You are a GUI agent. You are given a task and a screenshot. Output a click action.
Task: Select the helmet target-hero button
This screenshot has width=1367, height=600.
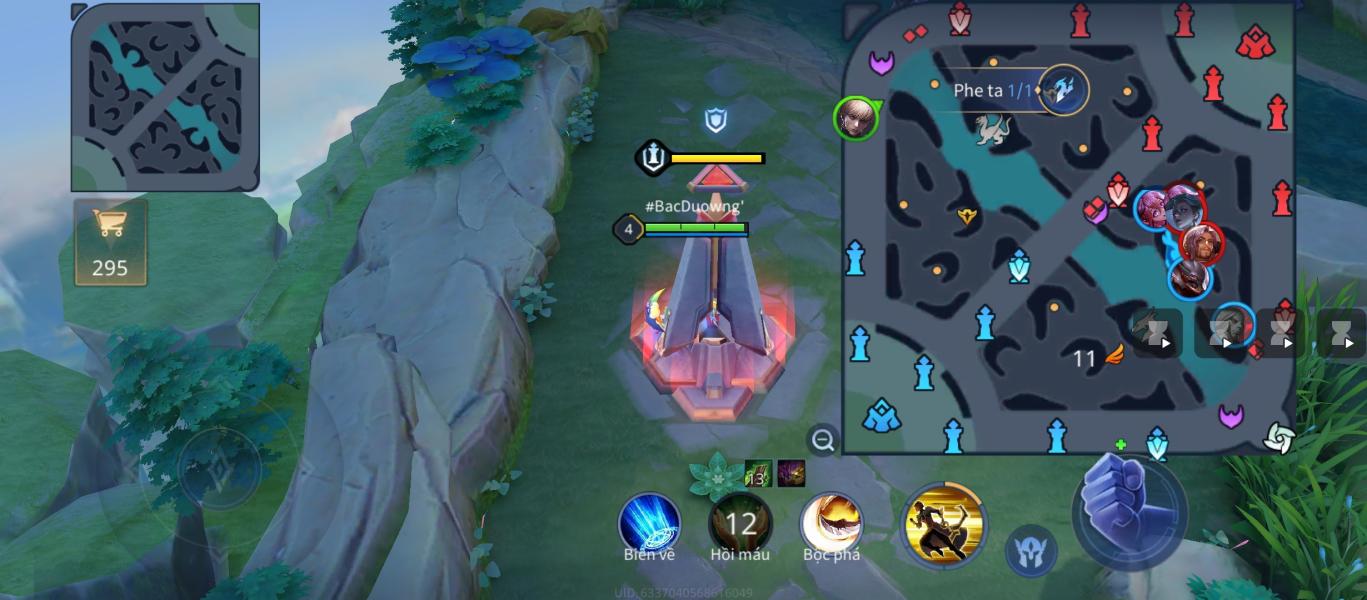pyautogui.click(x=1031, y=551)
